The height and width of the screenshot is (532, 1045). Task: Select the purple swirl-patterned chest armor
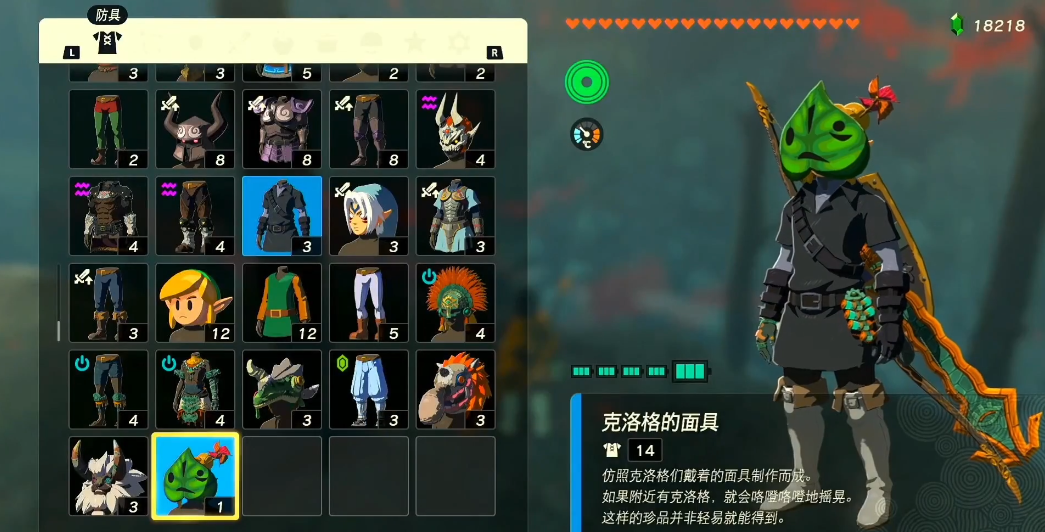click(x=282, y=129)
